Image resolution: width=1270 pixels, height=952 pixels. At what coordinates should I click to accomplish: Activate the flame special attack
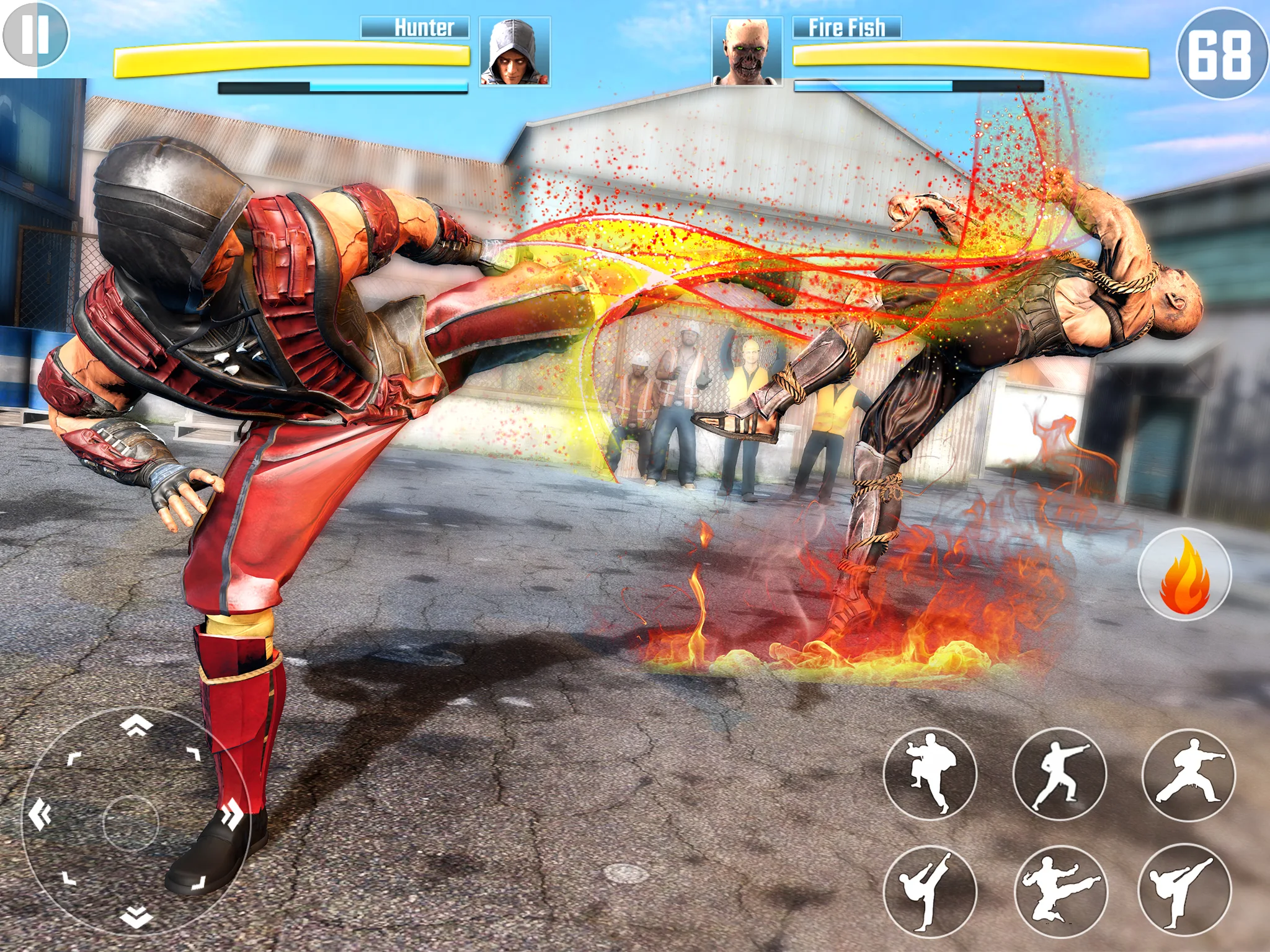point(1184,574)
